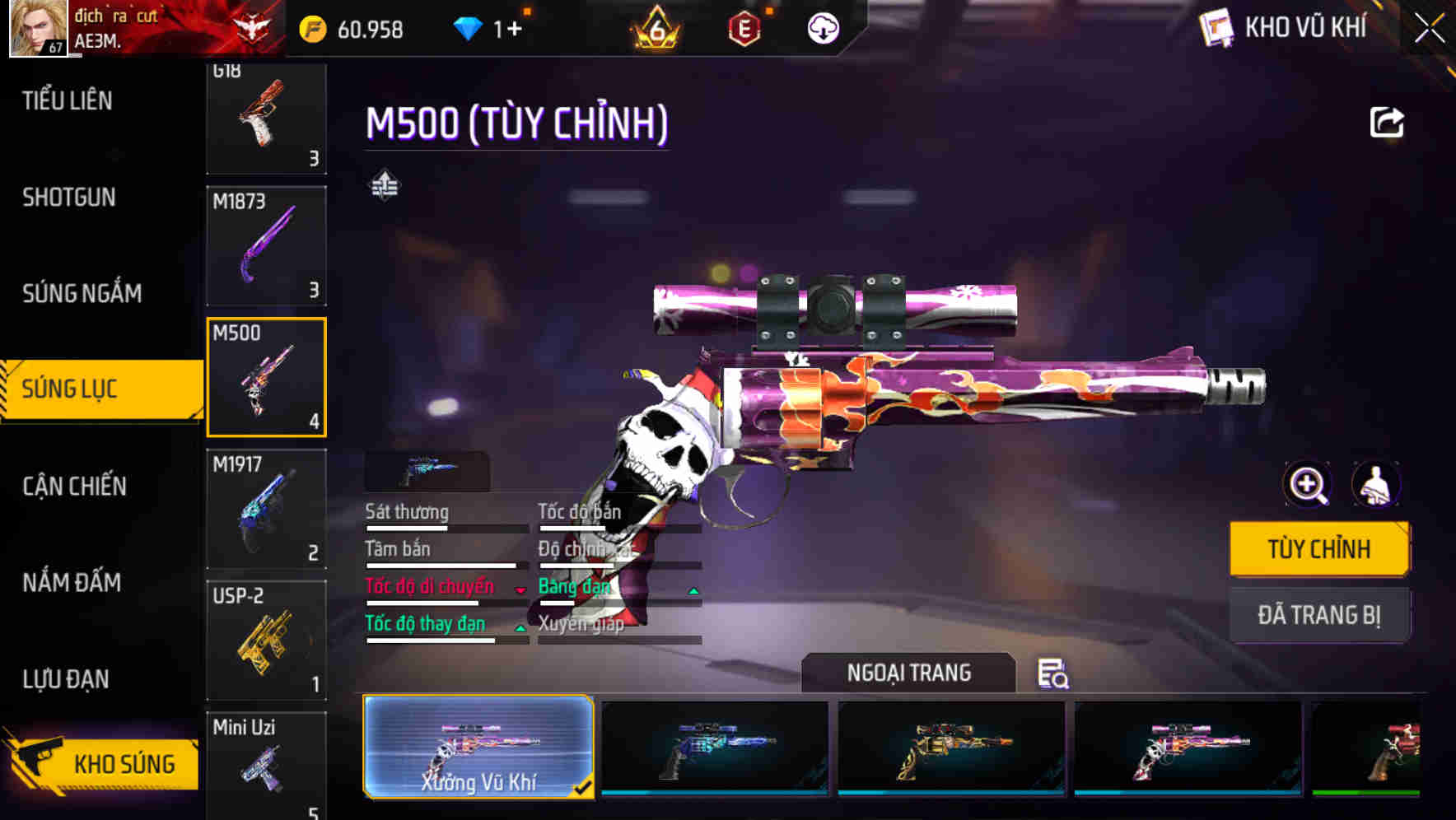Viewport: 1456px width, 820px height.
Task: Click the Đã Trang Bị button
Action: 1319,615
